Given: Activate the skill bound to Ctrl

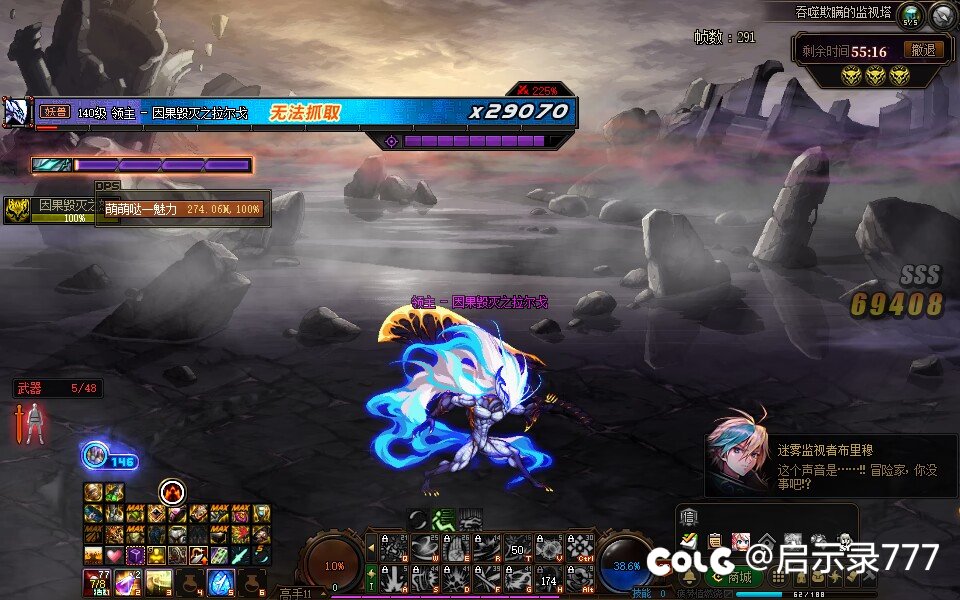Looking at the screenshot, I should pyautogui.click(x=580, y=547).
